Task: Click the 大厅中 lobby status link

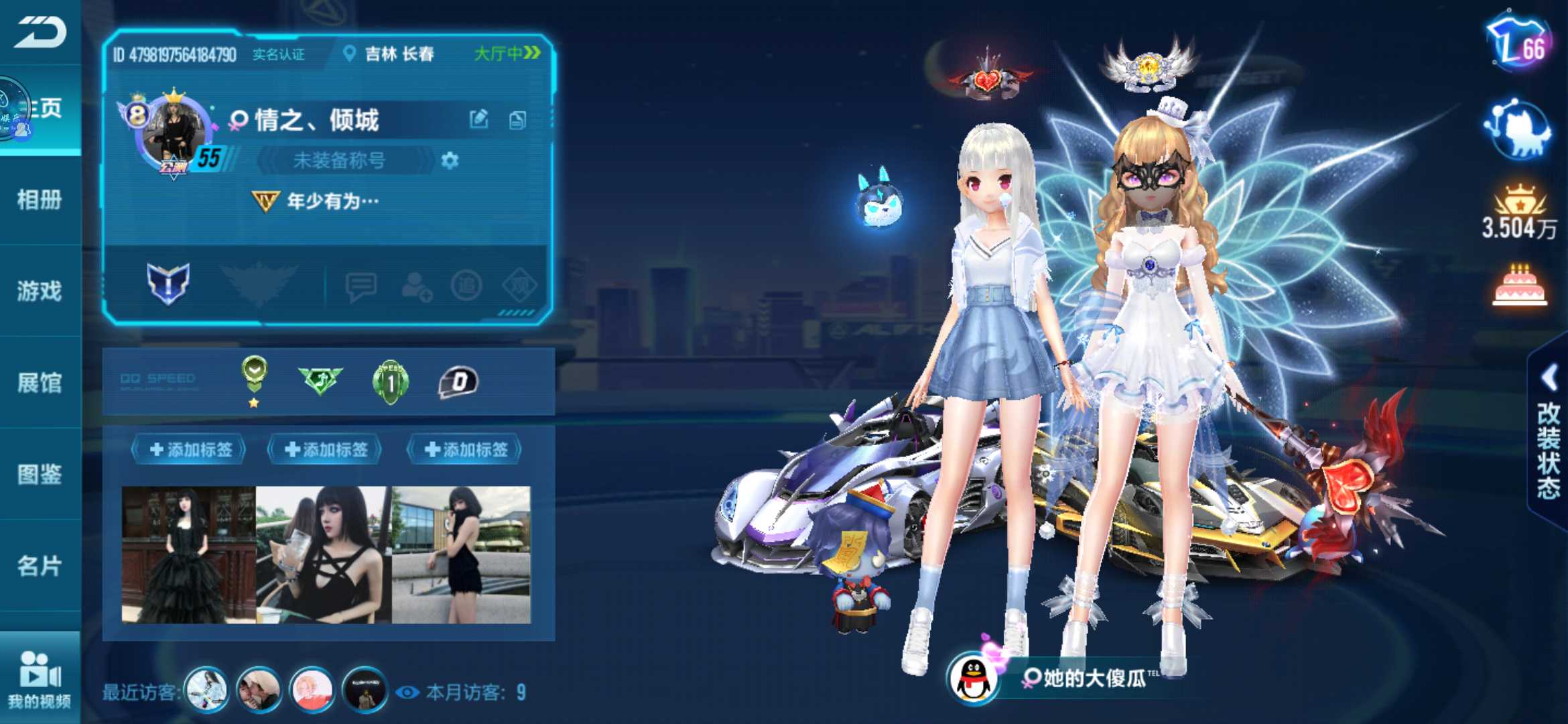Action: [x=507, y=53]
